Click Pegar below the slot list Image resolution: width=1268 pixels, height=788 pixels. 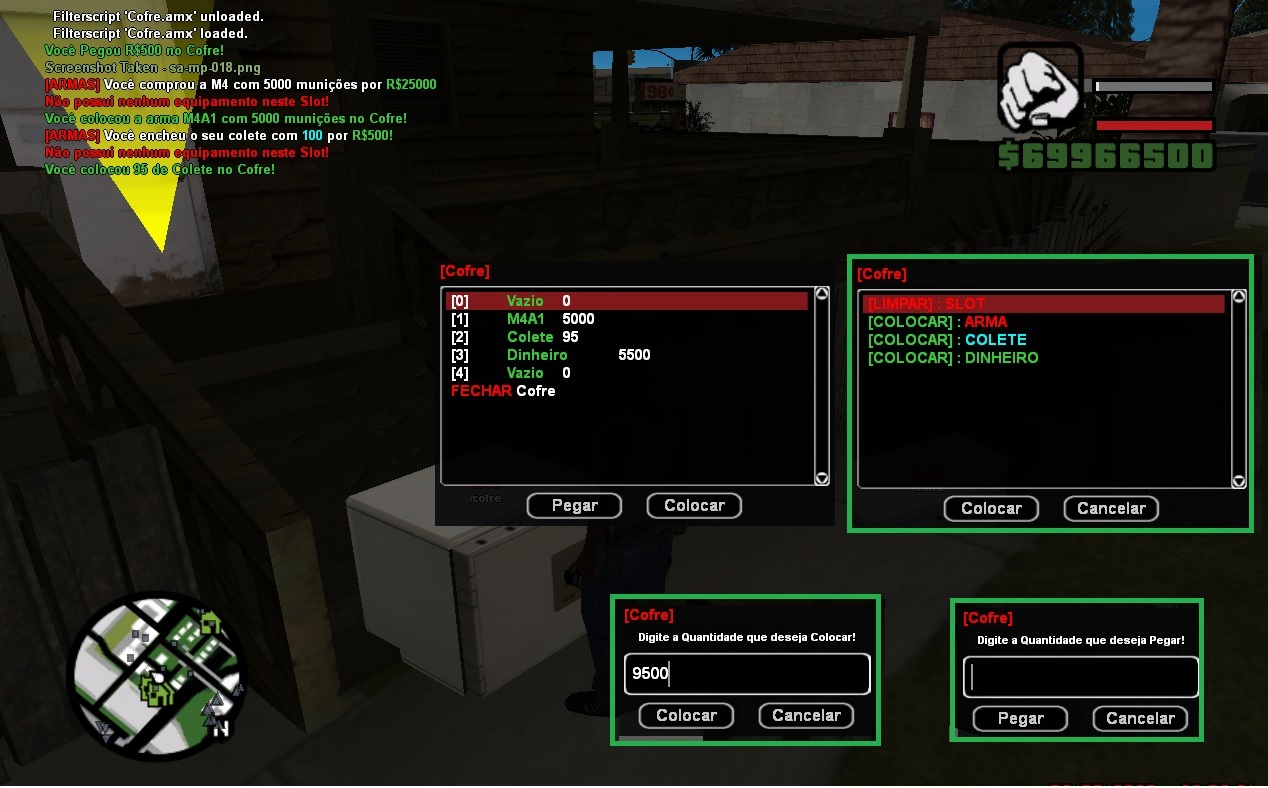click(574, 506)
